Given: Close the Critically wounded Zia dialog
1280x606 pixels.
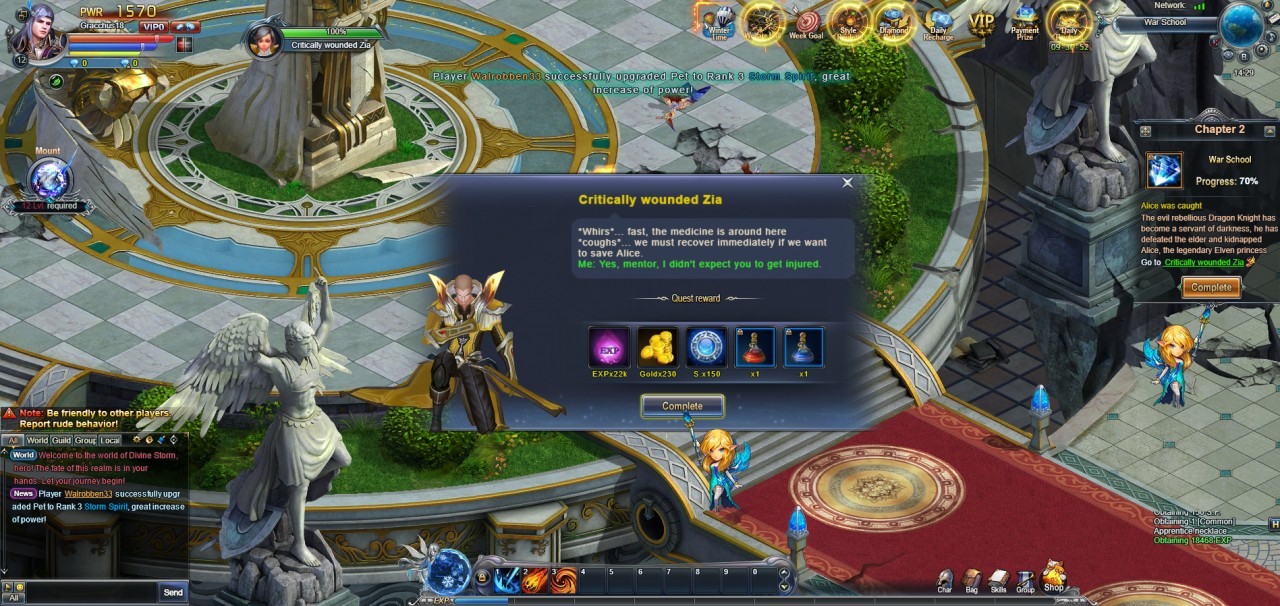Looking at the screenshot, I should [847, 183].
